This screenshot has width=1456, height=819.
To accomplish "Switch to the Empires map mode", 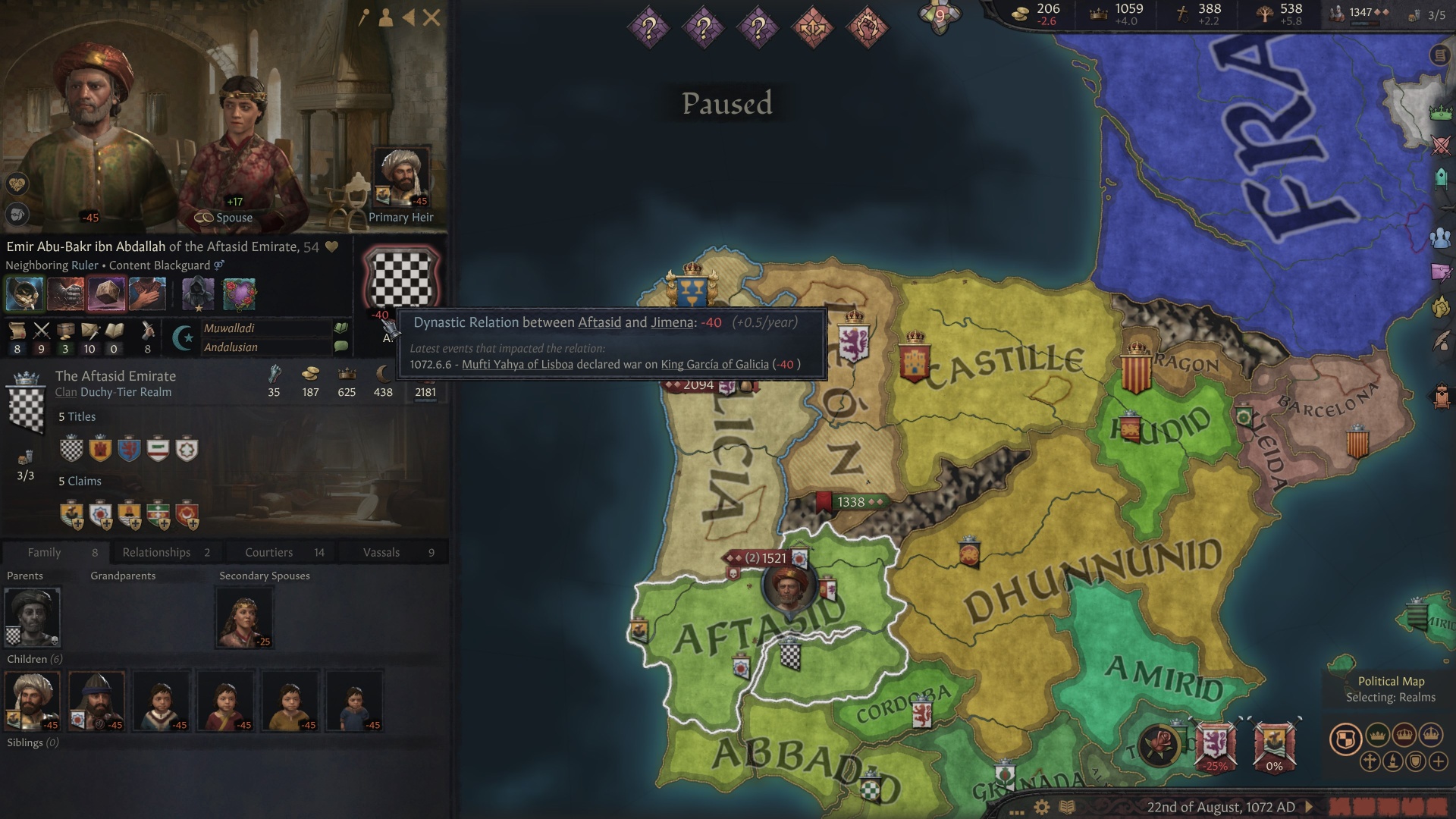I will [1431, 735].
